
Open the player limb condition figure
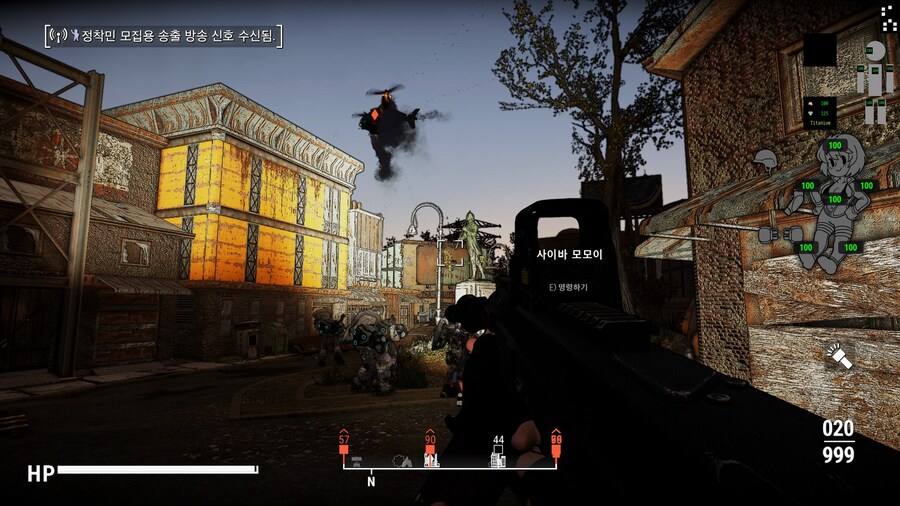[x=875, y=80]
